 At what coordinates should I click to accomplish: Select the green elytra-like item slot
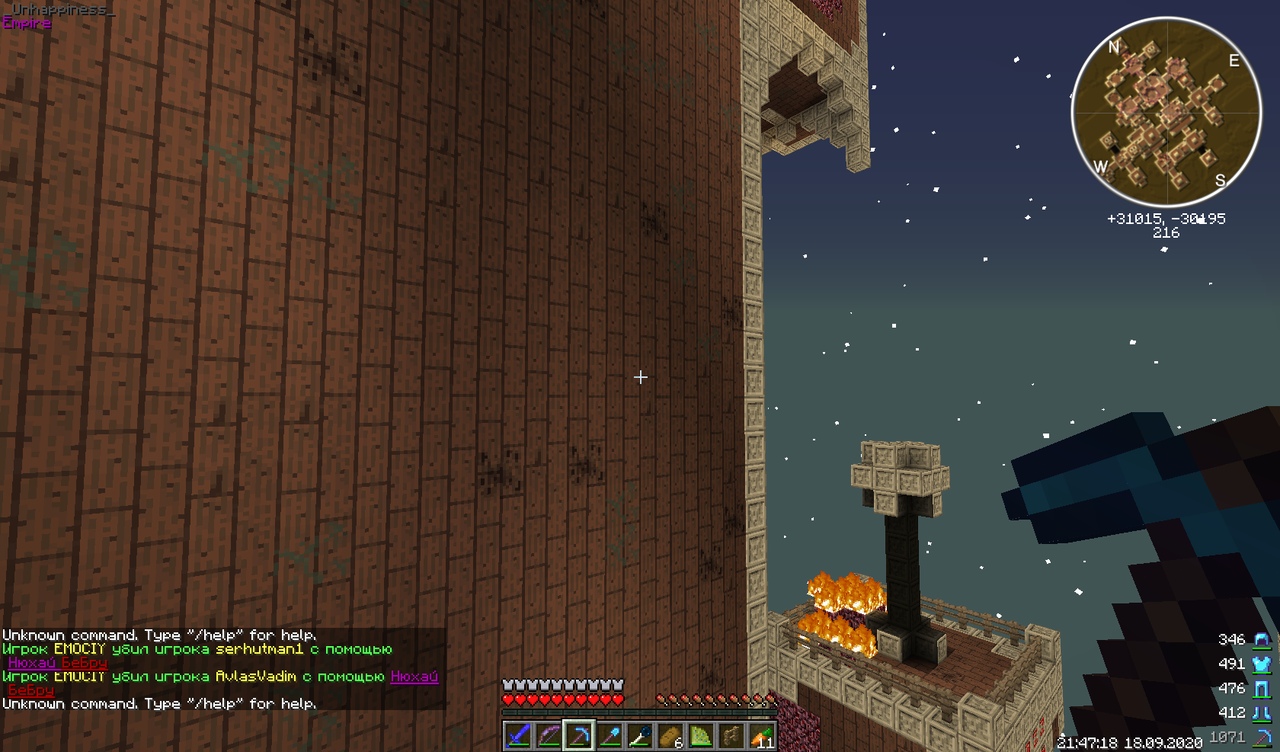701,735
